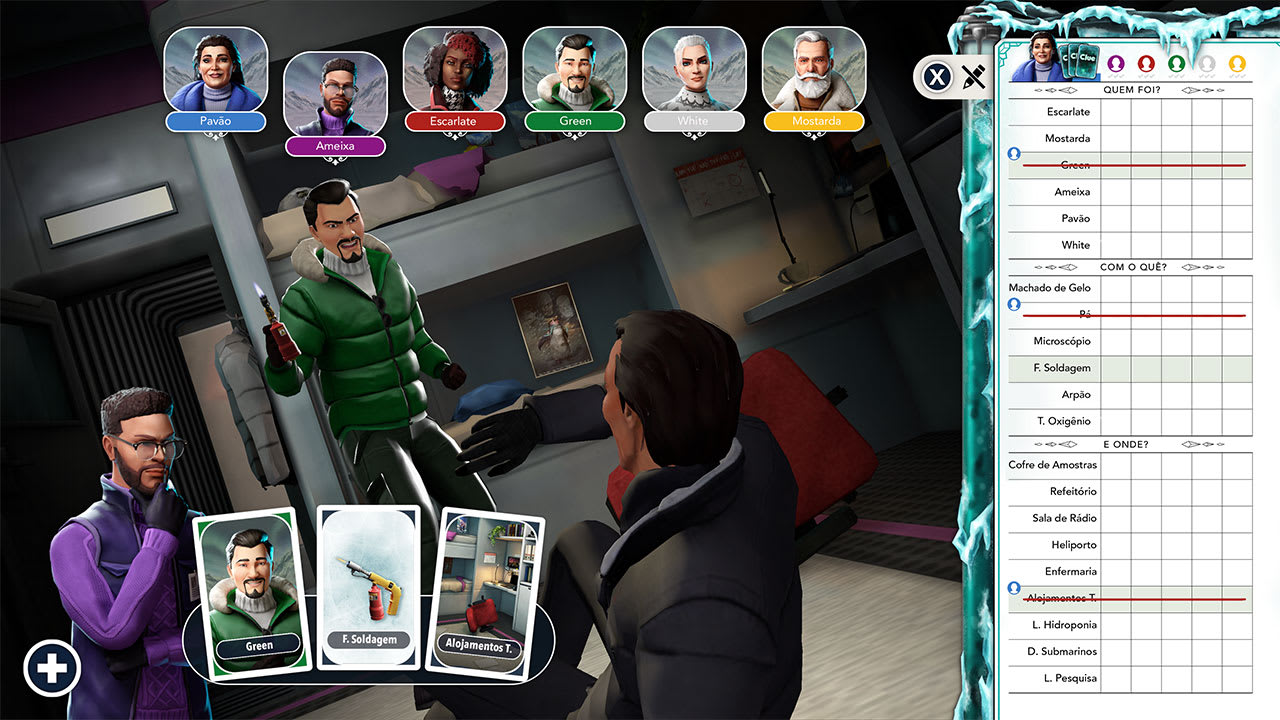Select the red player token on the notepad

pos(1146,62)
